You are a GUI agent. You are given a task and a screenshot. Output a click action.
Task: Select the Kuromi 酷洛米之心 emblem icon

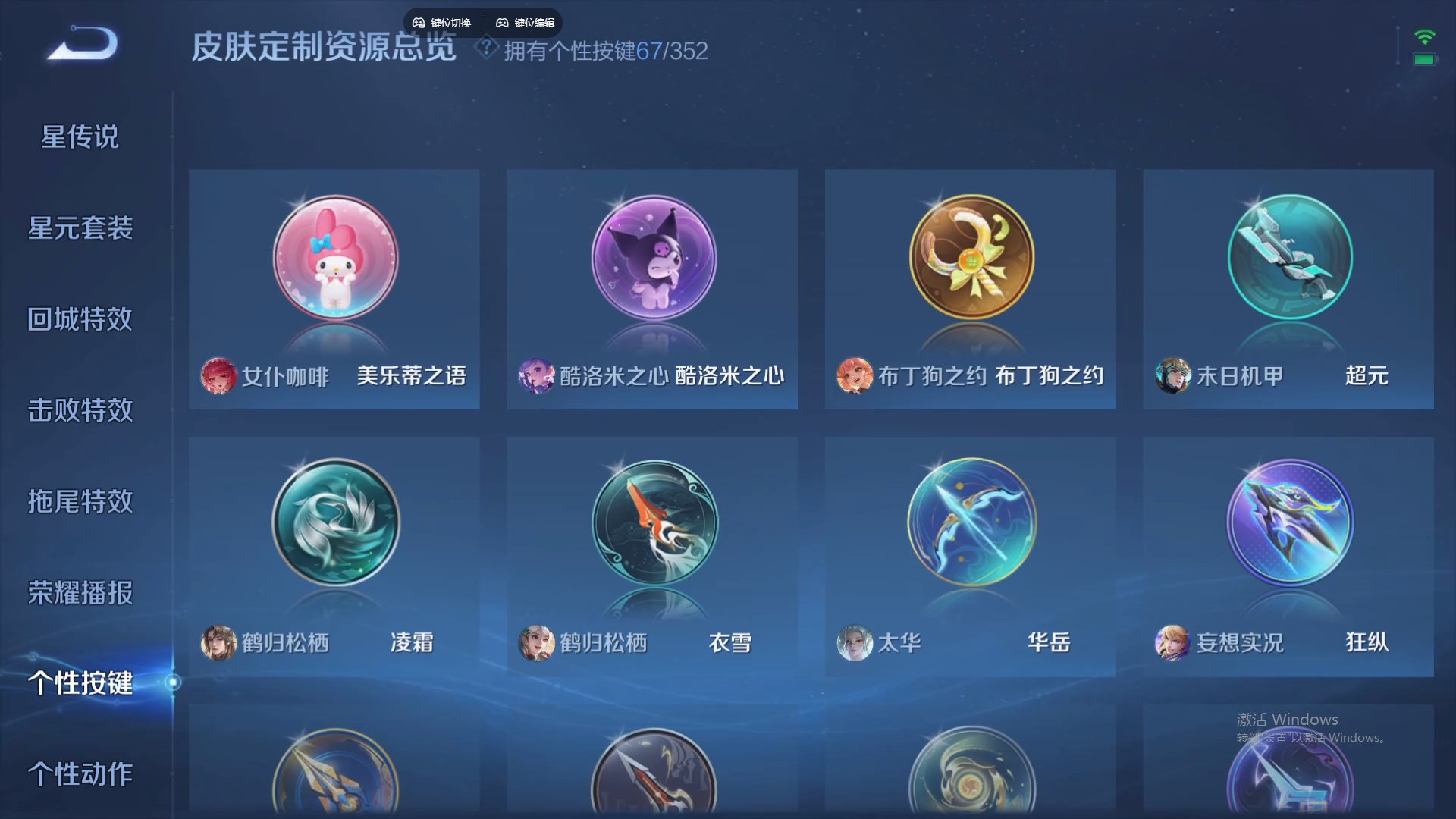click(652, 258)
